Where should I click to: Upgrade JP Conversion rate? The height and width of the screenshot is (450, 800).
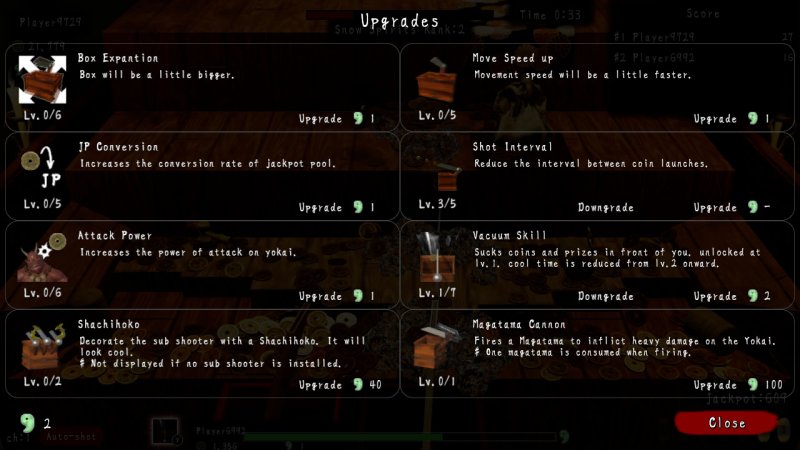(337, 208)
